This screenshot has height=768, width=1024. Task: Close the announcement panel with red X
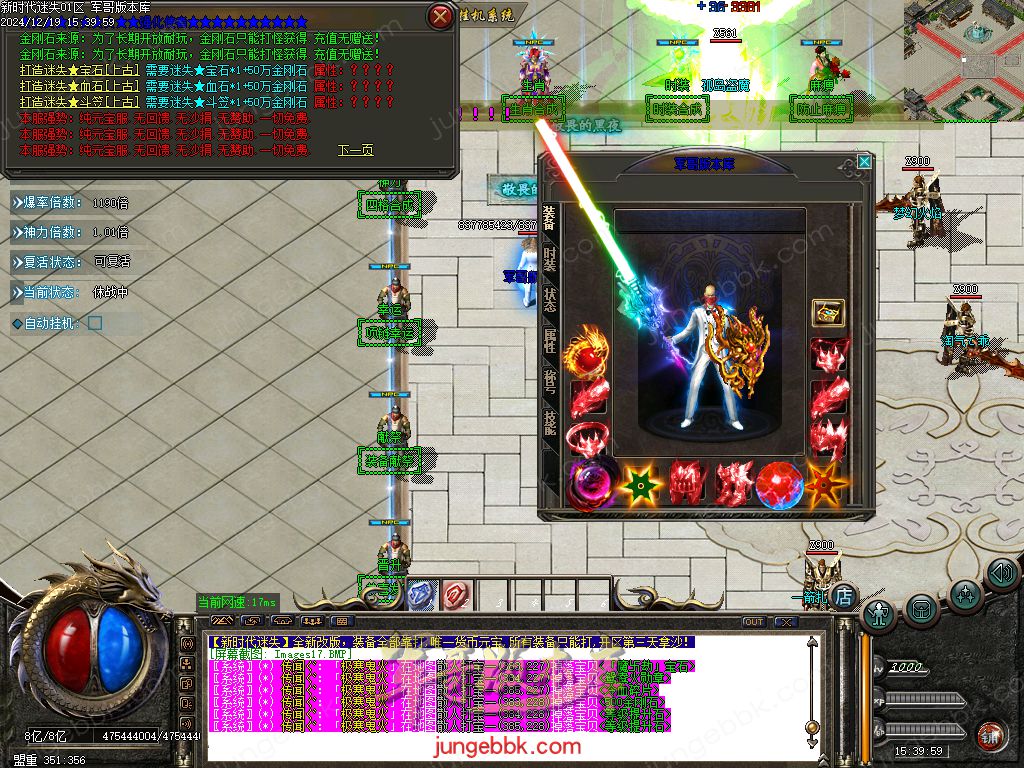440,16
